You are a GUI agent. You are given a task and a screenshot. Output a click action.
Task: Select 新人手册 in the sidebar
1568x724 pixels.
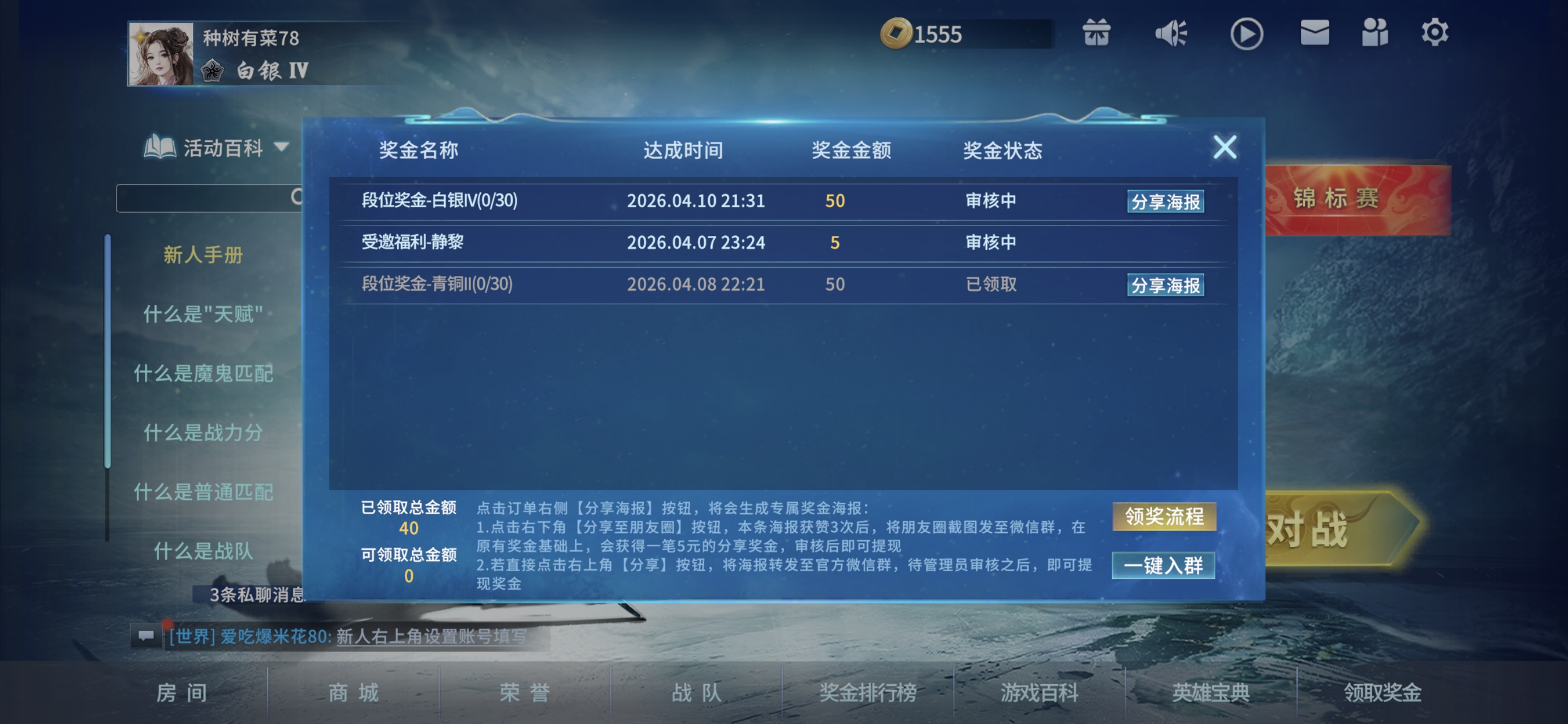click(203, 256)
